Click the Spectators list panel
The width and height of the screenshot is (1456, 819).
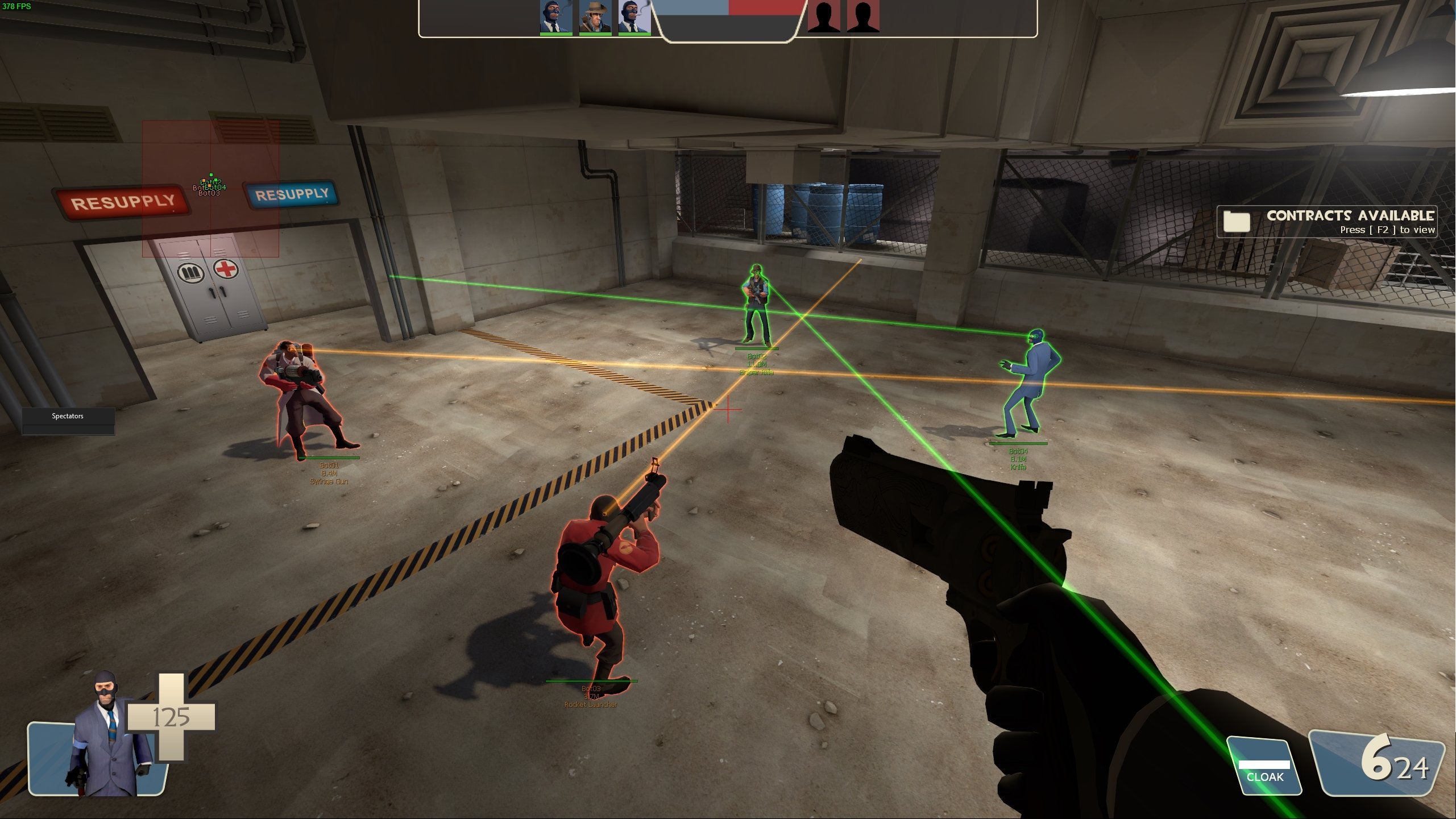(68, 421)
